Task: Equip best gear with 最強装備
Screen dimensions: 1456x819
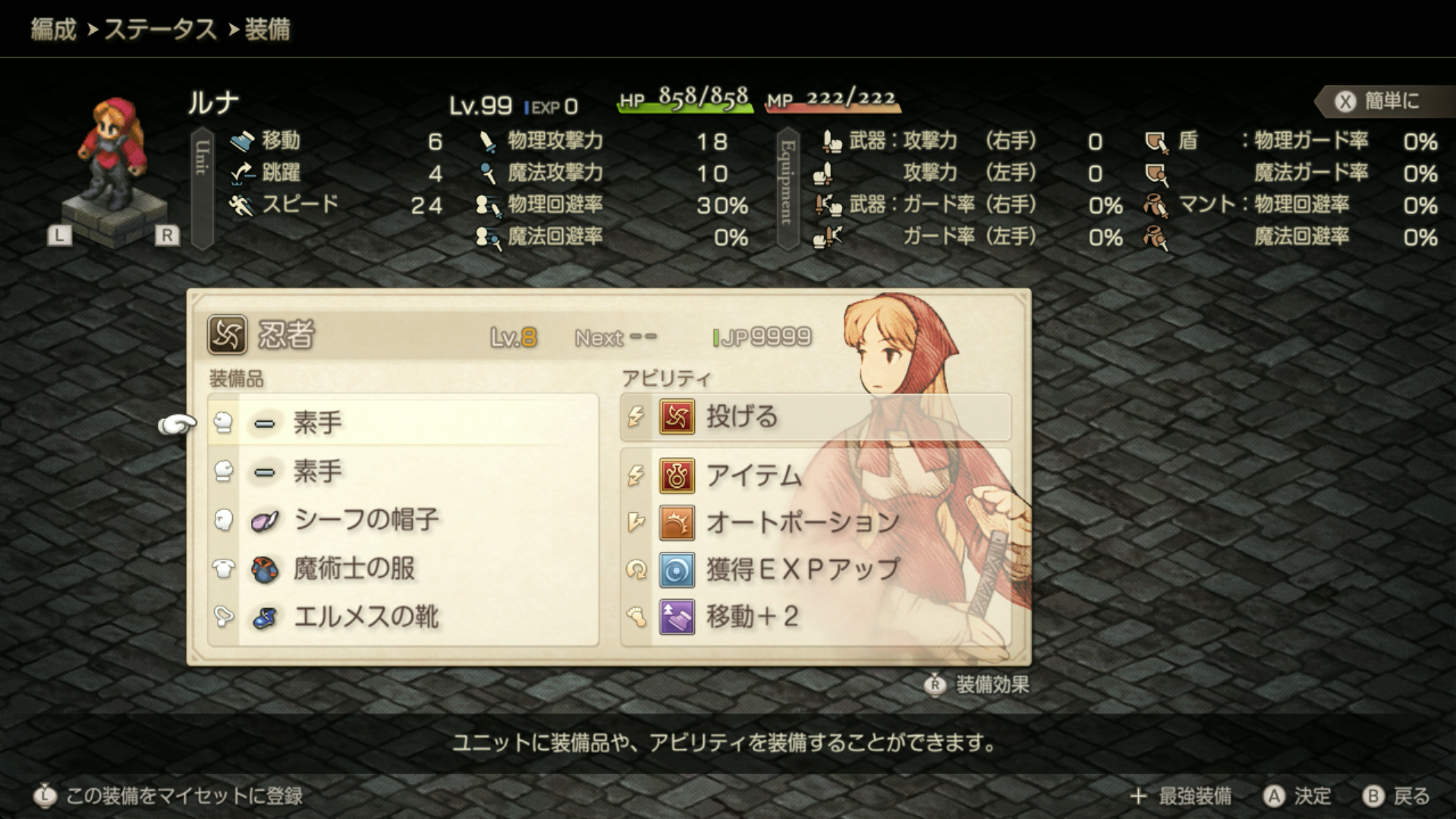Action: (1182, 795)
